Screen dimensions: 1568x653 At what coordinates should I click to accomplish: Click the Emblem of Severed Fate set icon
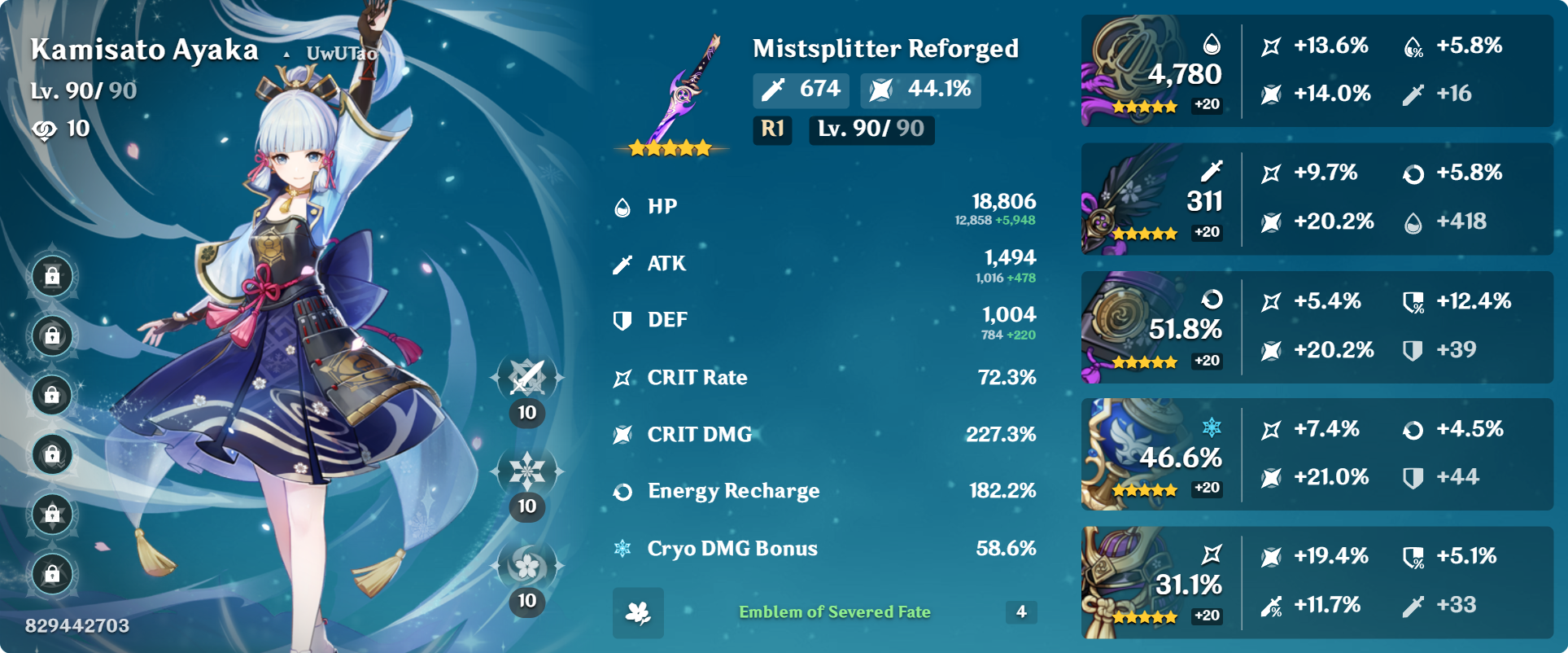[638, 612]
